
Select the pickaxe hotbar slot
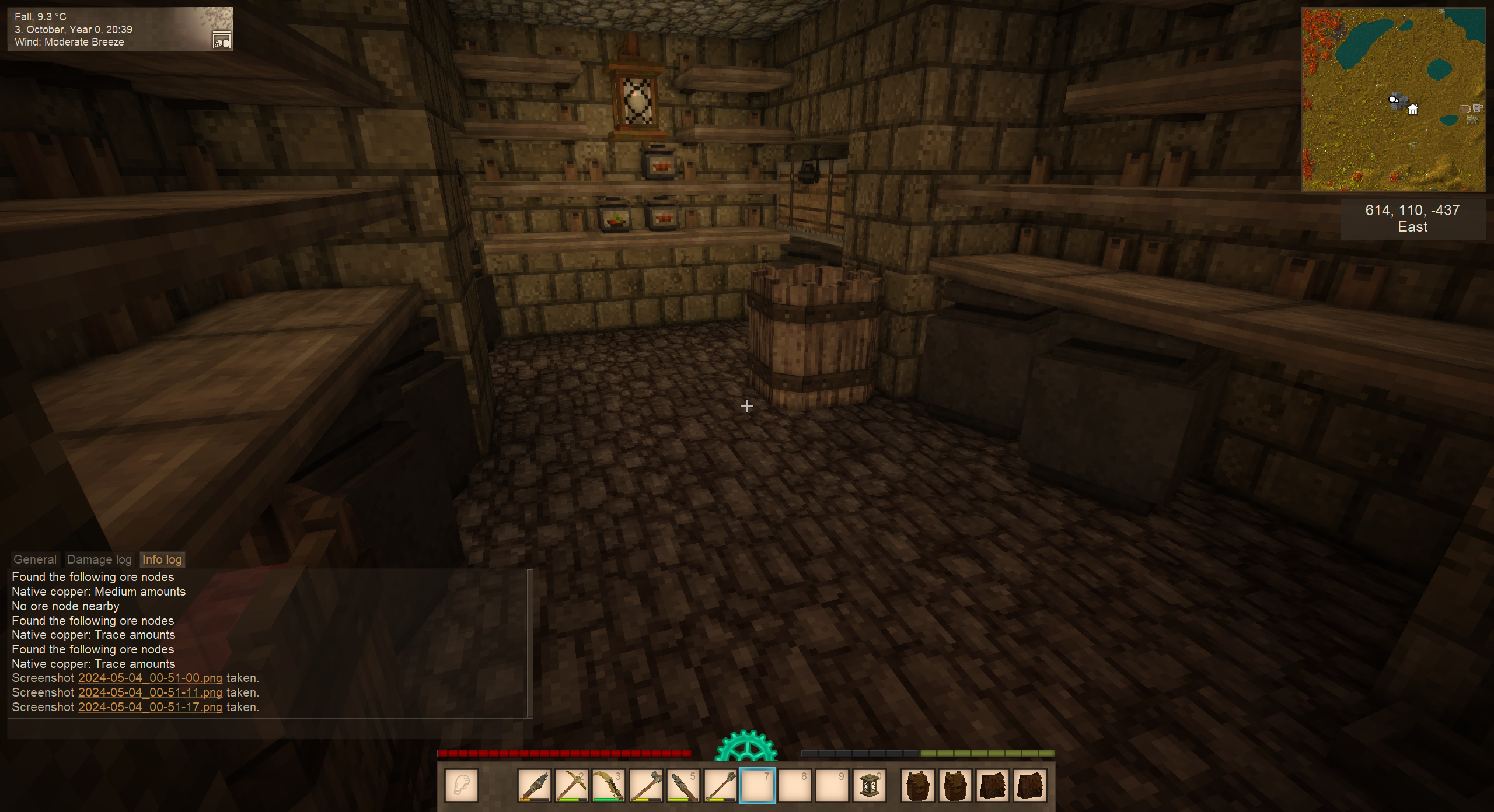coord(571,786)
